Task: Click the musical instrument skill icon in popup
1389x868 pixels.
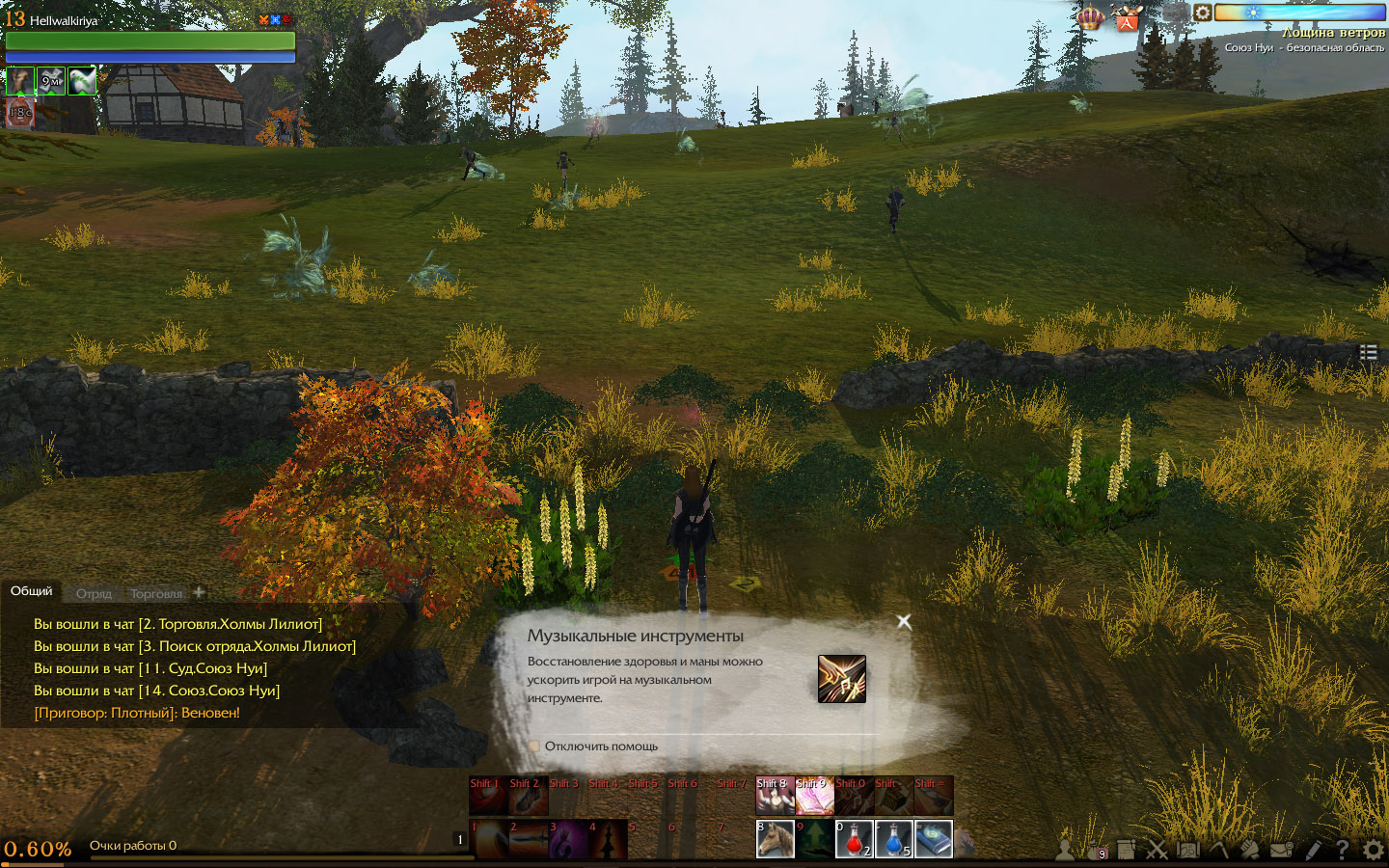Action: 841,679
